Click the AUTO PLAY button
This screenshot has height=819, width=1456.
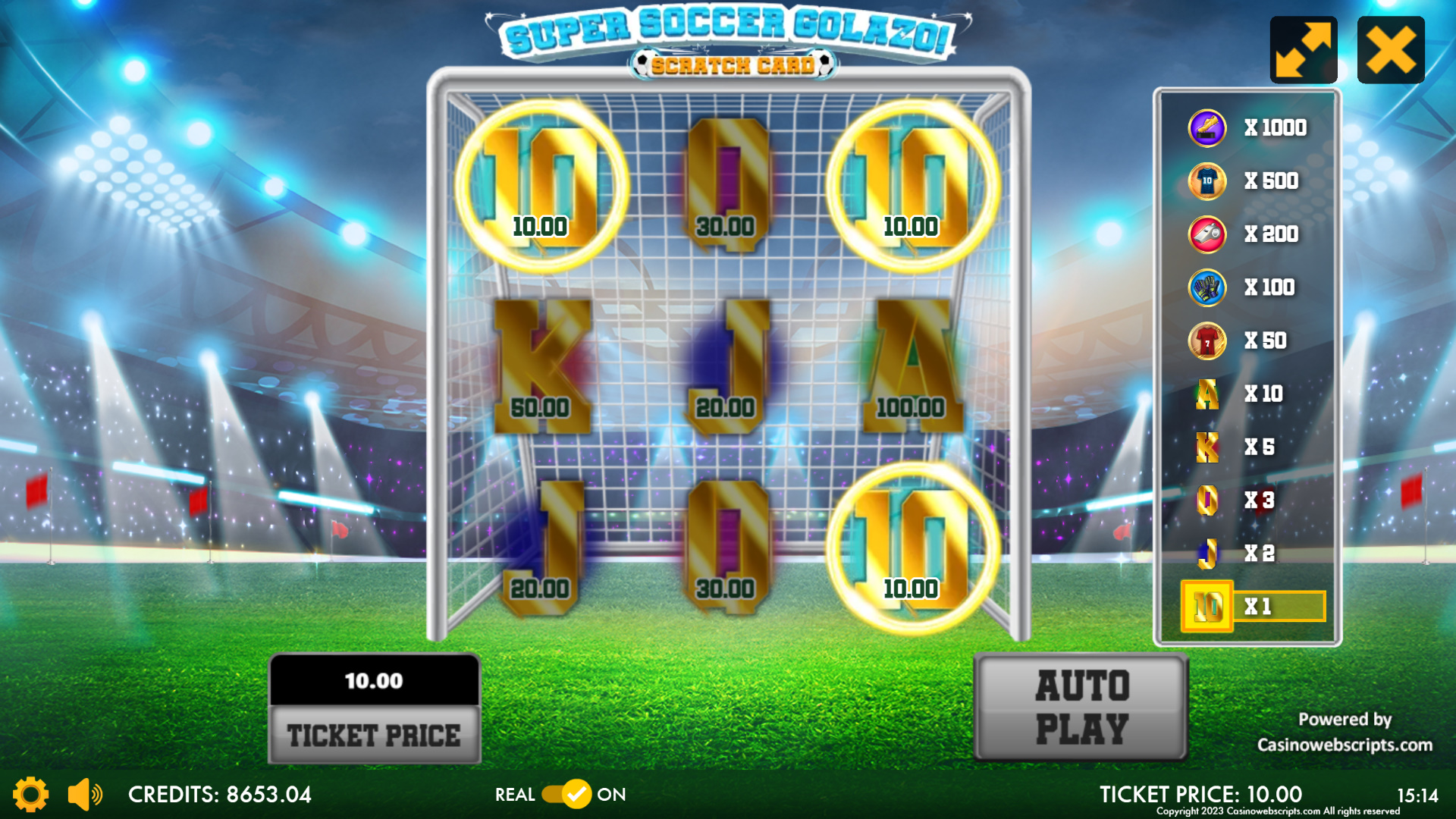click(x=1081, y=707)
